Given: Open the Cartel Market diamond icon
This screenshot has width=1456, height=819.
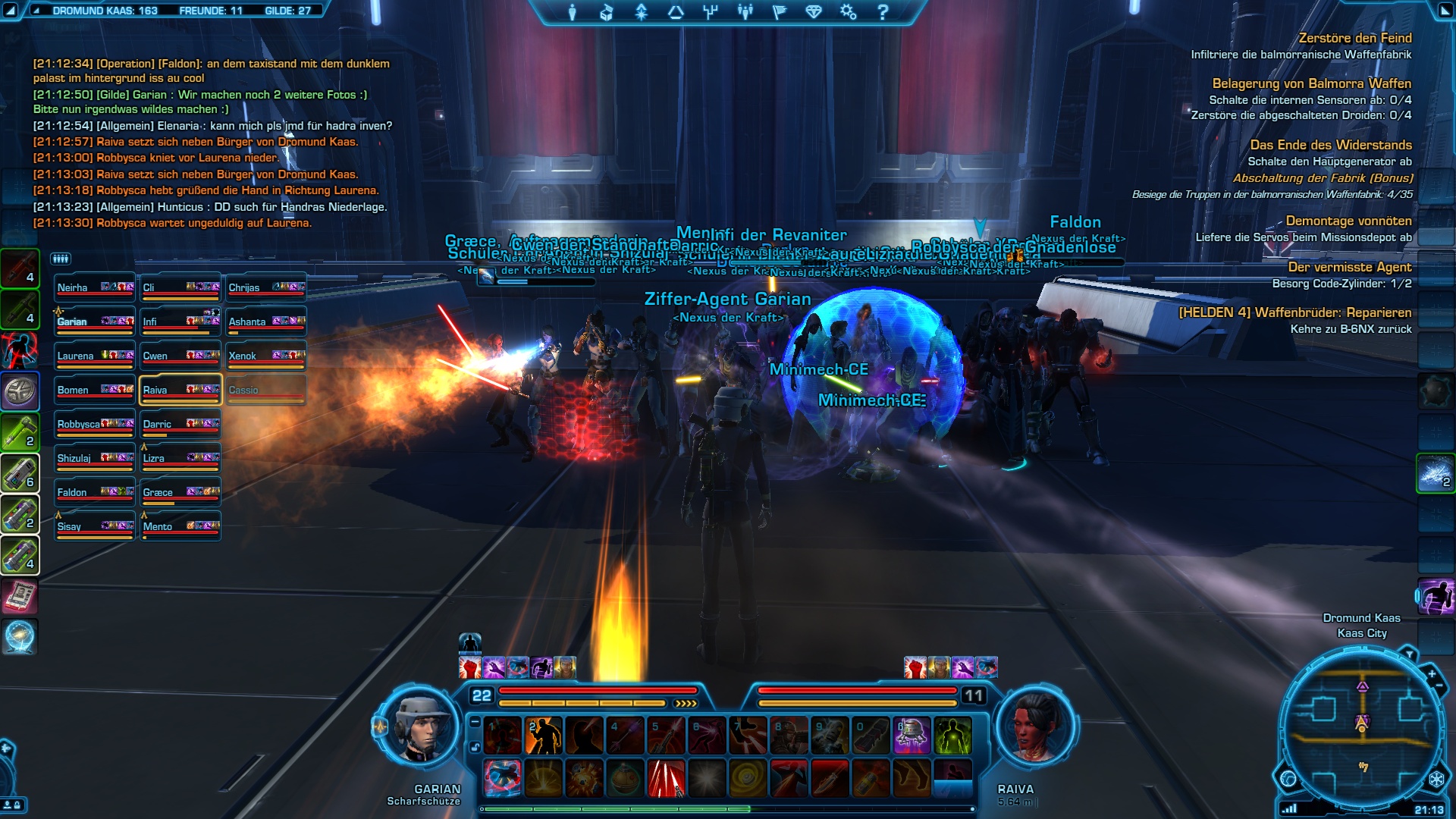Looking at the screenshot, I should pyautogui.click(x=814, y=12).
